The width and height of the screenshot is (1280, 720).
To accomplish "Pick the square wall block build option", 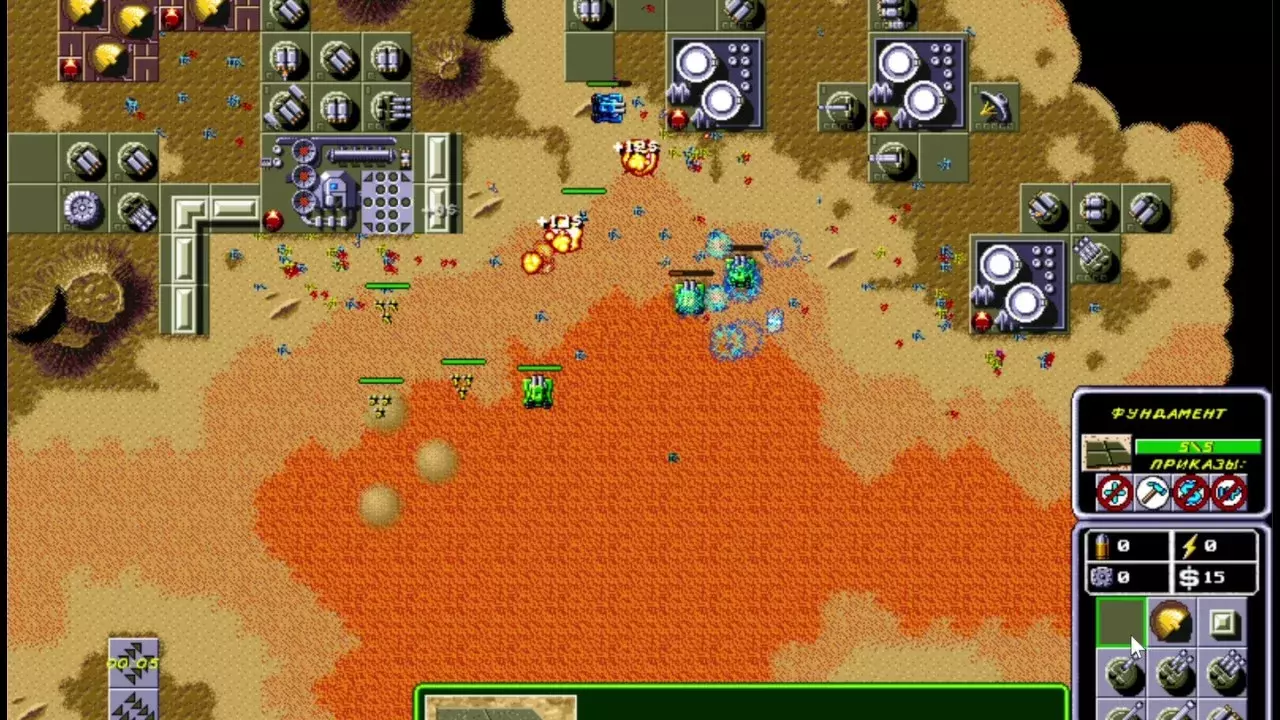I will 1223,624.
